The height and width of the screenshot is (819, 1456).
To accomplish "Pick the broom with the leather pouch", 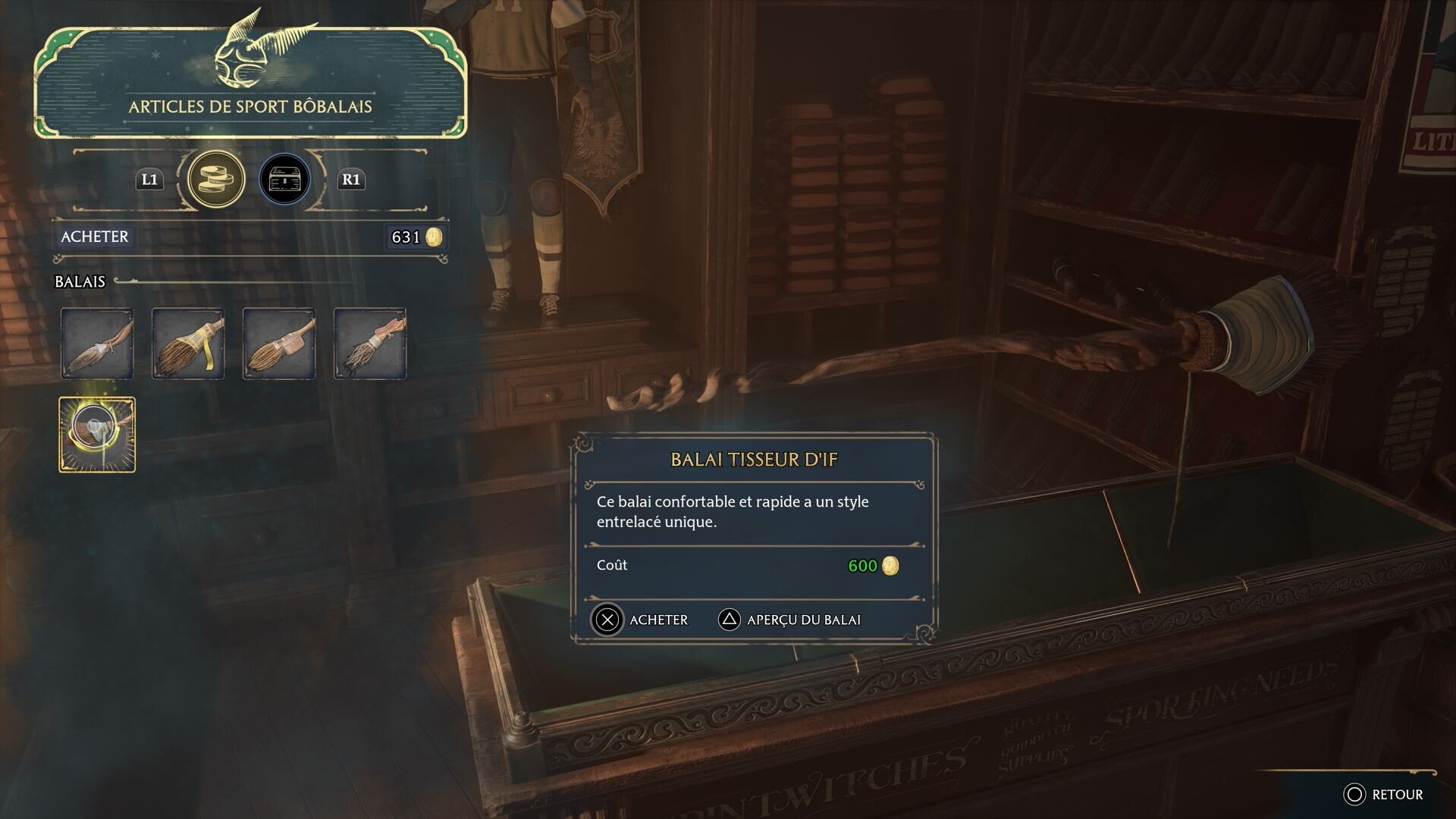I will pyautogui.click(x=279, y=344).
